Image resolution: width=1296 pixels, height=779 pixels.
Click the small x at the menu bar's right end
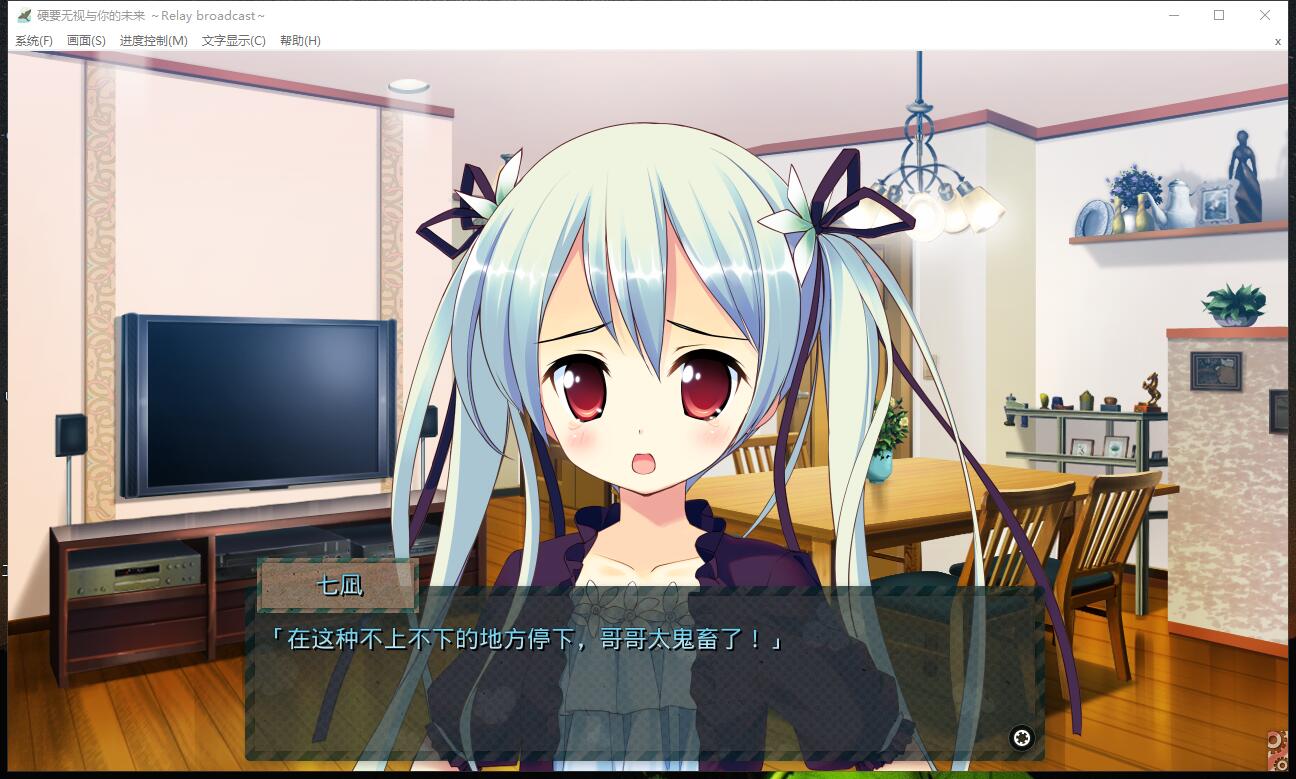(1277, 42)
